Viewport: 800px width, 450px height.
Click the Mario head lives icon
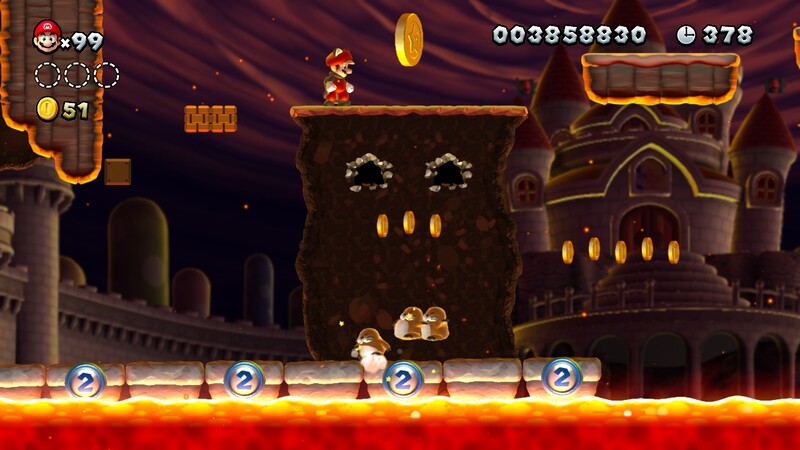point(45,37)
